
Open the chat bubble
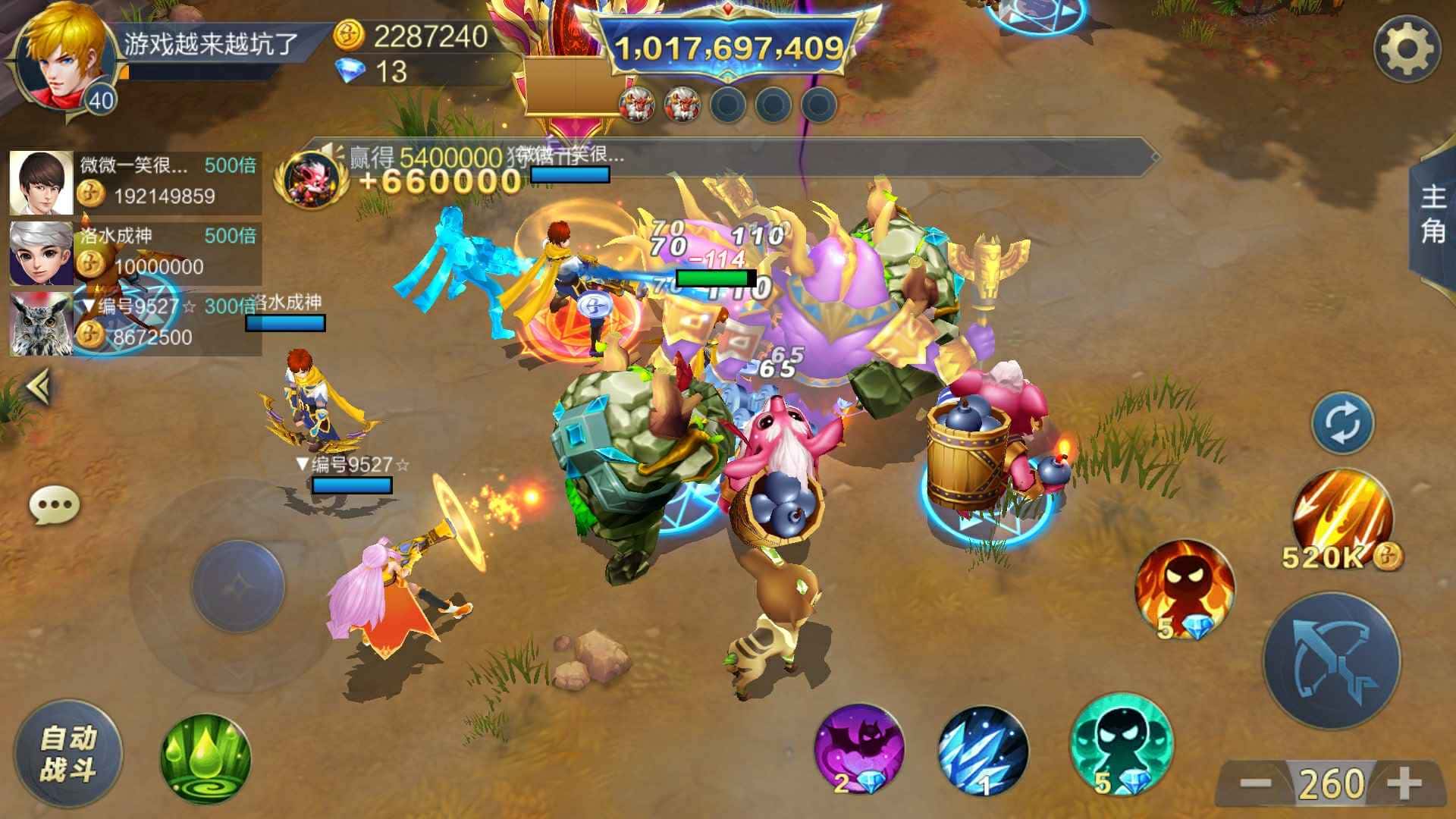click(54, 504)
